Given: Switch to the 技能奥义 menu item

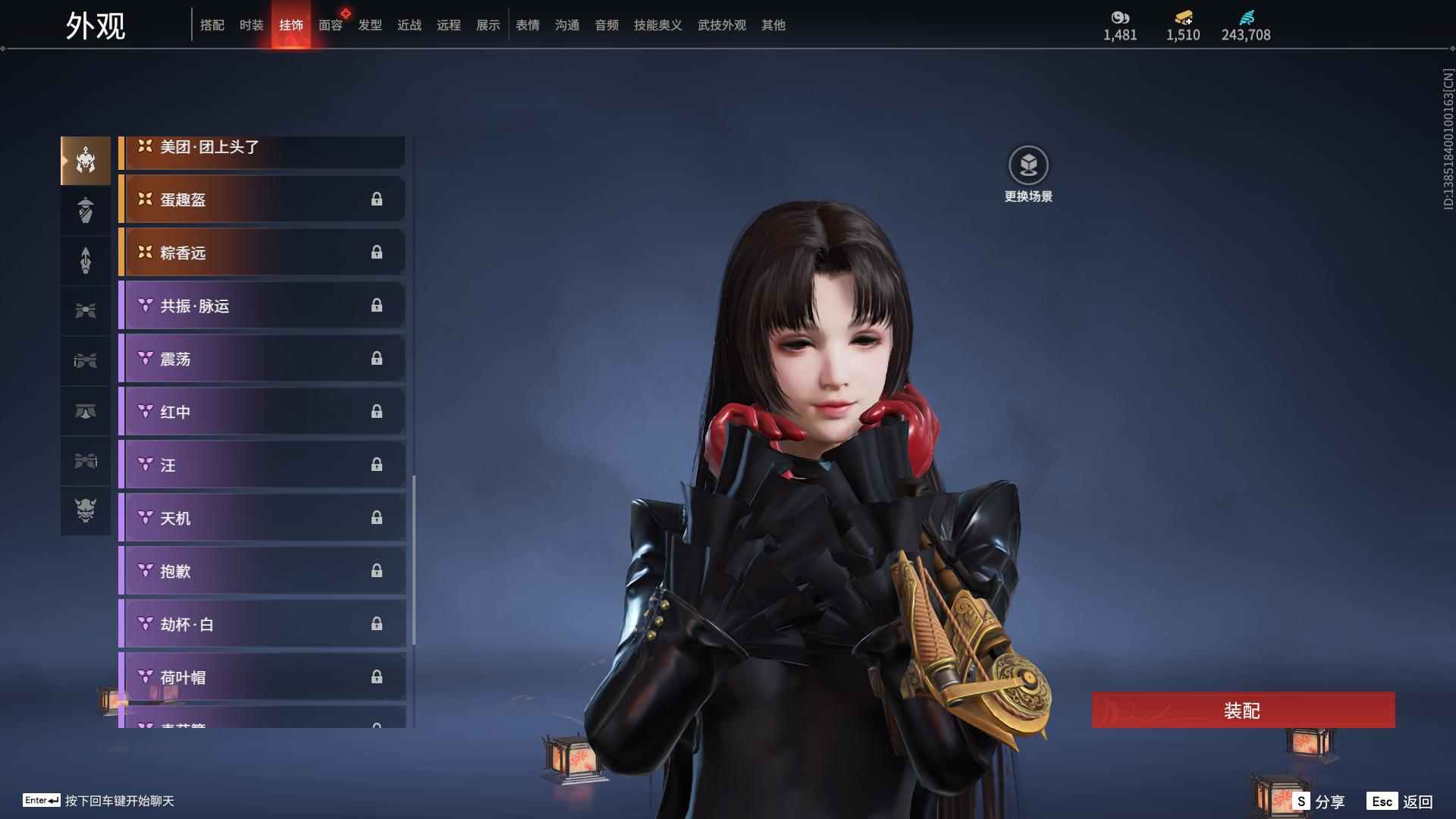Looking at the screenshot, I should tap(657, 25).
